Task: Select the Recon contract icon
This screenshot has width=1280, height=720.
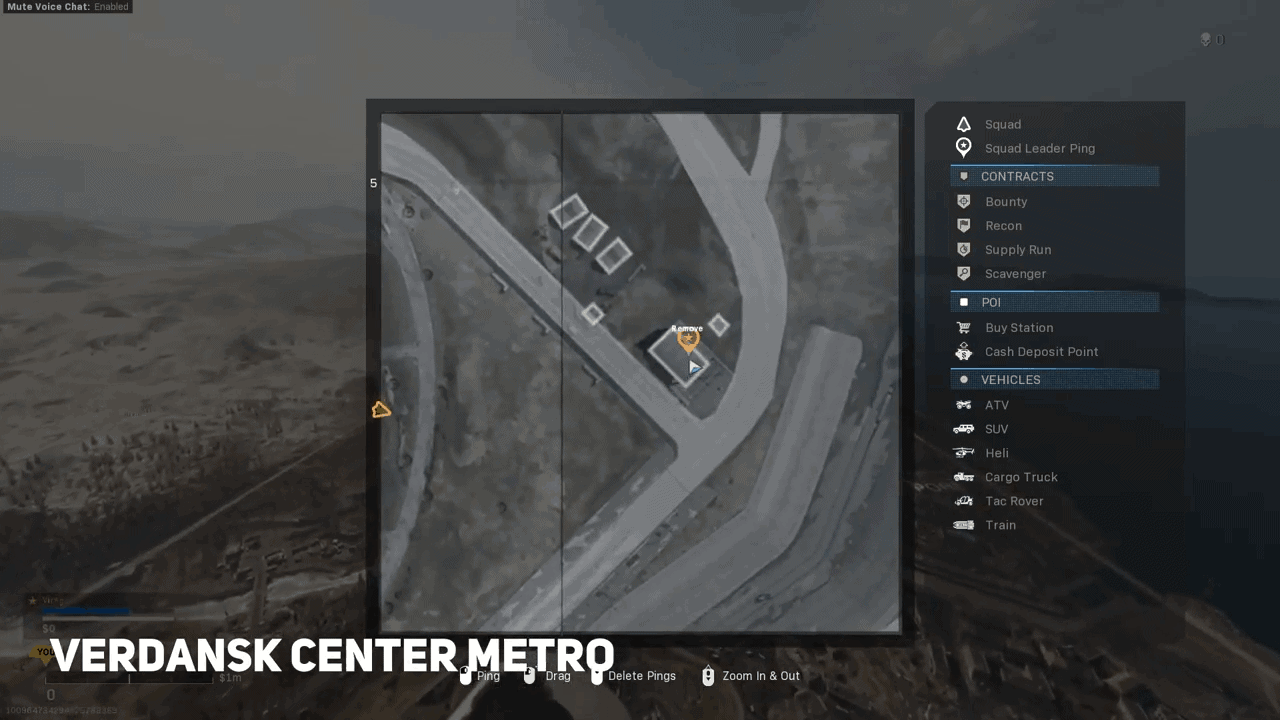Action: tap(963, 225)
